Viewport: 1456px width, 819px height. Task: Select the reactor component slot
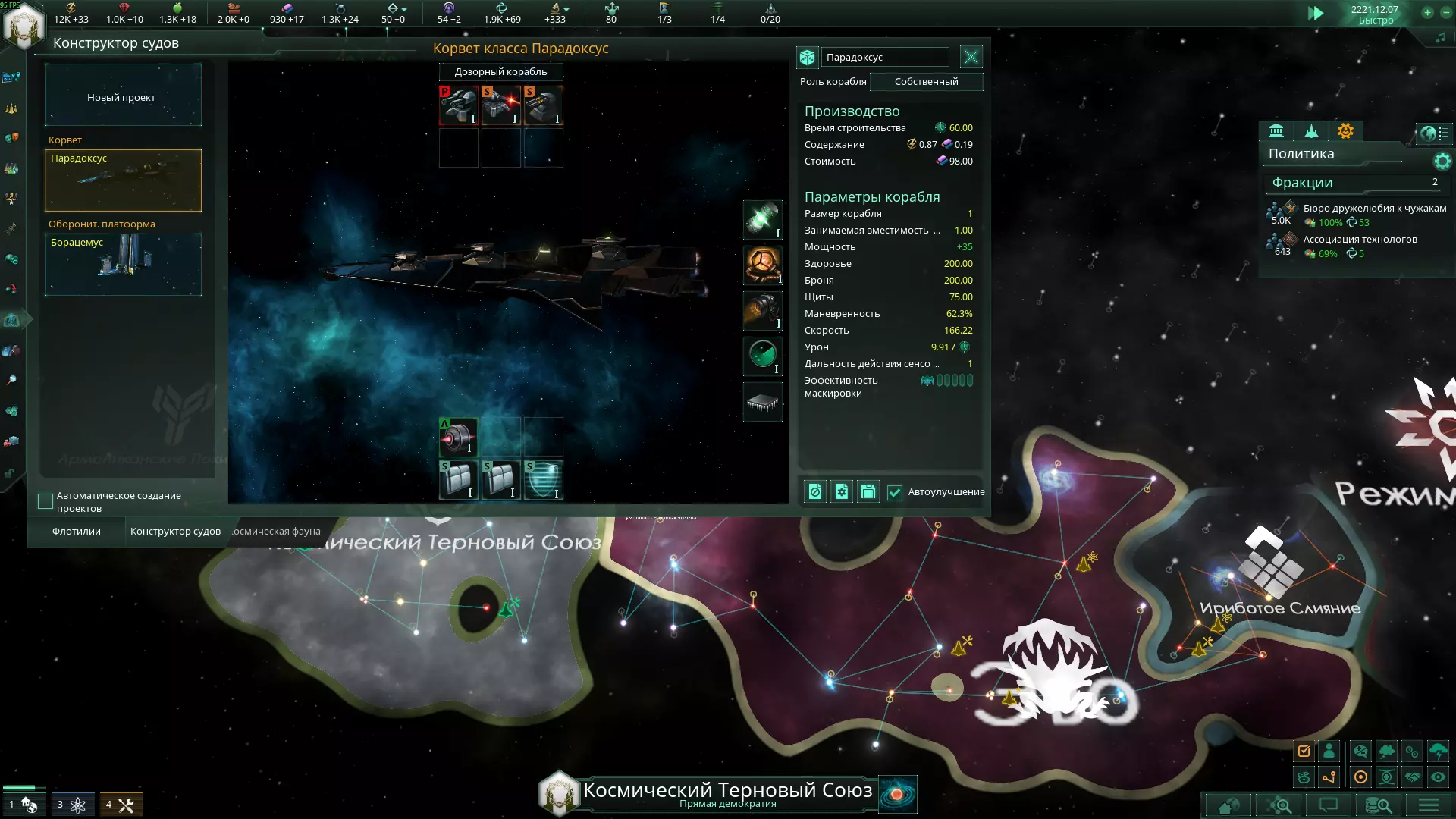point(762,265)
